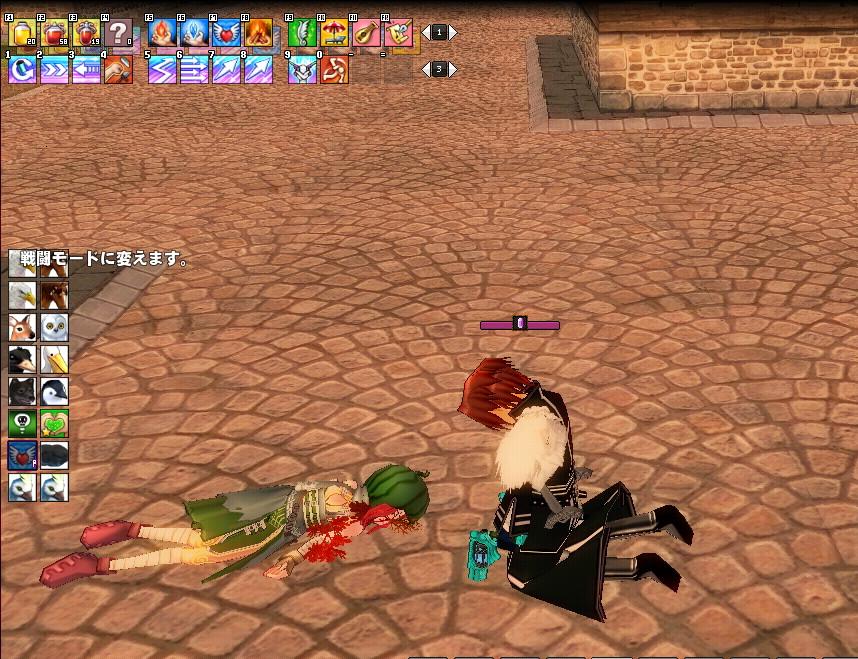Viewport: 858px width, 659px height.
Task: Use the green feather item slot
Action: [x=302, y=34]
